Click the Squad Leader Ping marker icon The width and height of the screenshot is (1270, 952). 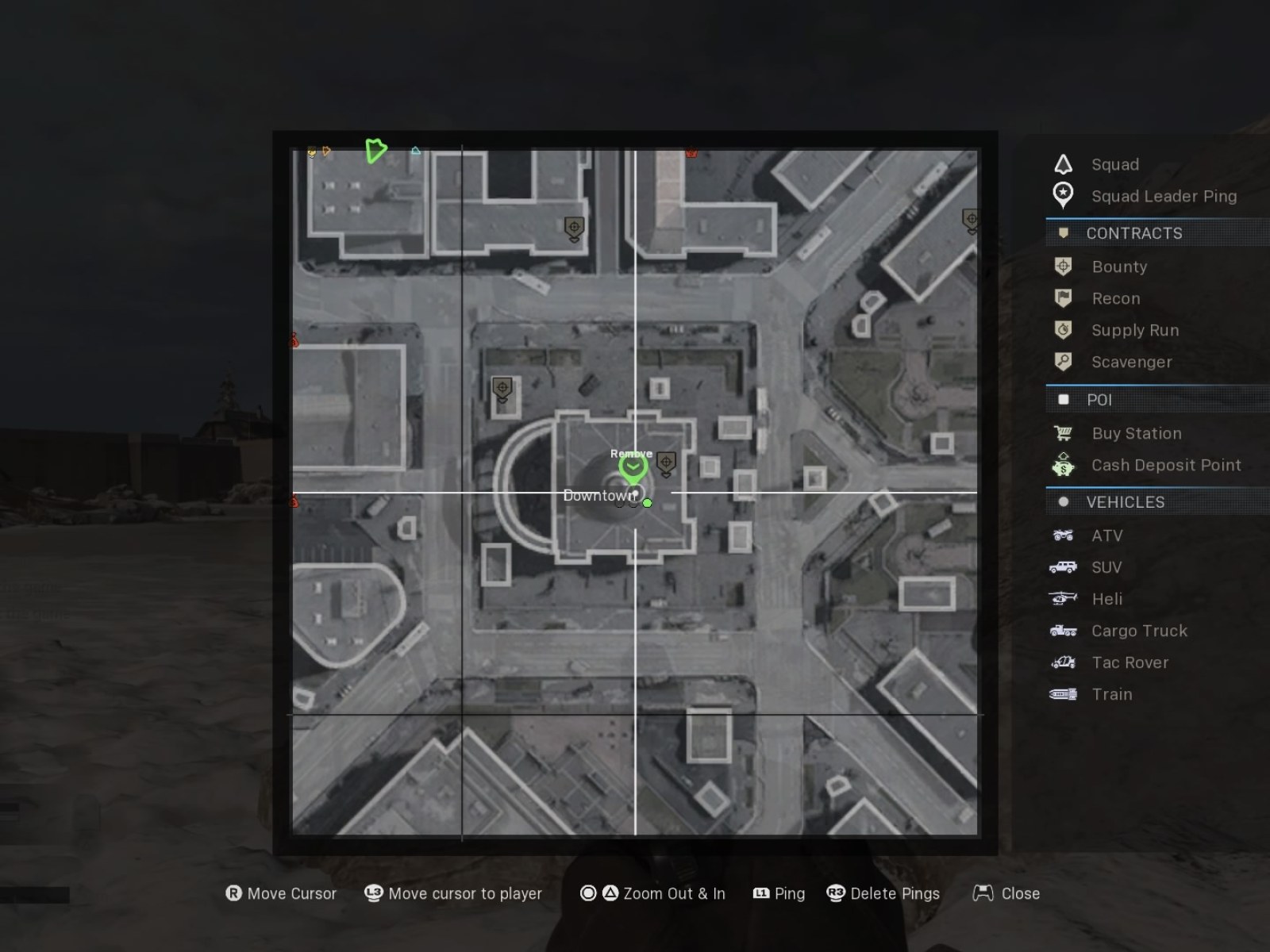pos(1063,196)
